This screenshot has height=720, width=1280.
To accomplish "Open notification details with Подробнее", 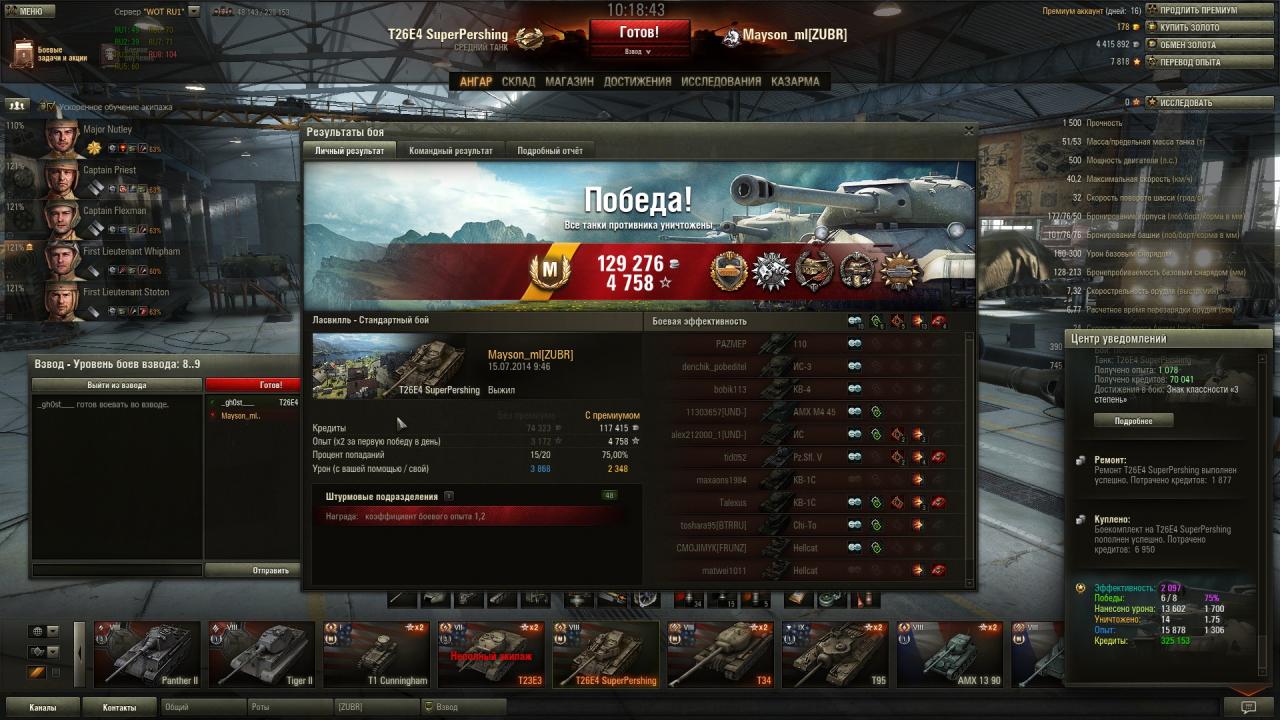I will point(1132,421).
